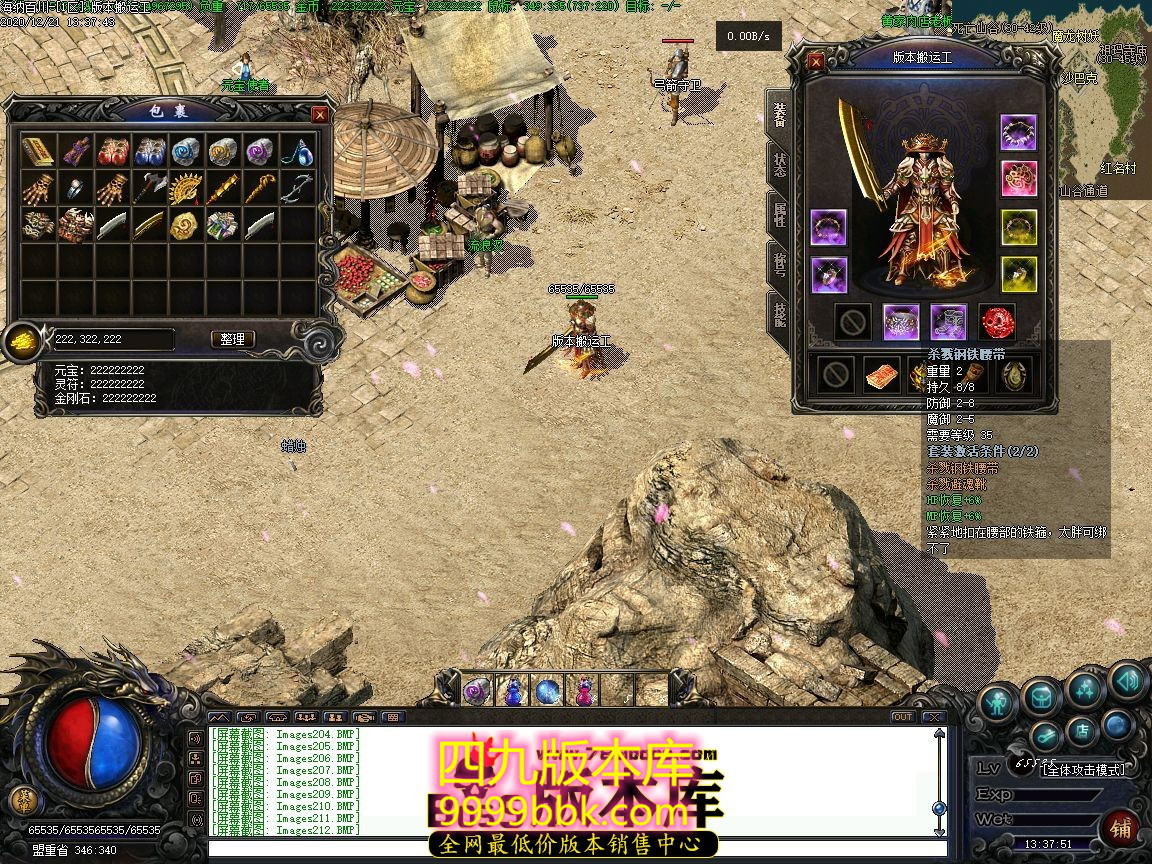Screen dimensions: 1152x864
Task: Select the blue potion bundle slot
Action: [x=149, y=152]
